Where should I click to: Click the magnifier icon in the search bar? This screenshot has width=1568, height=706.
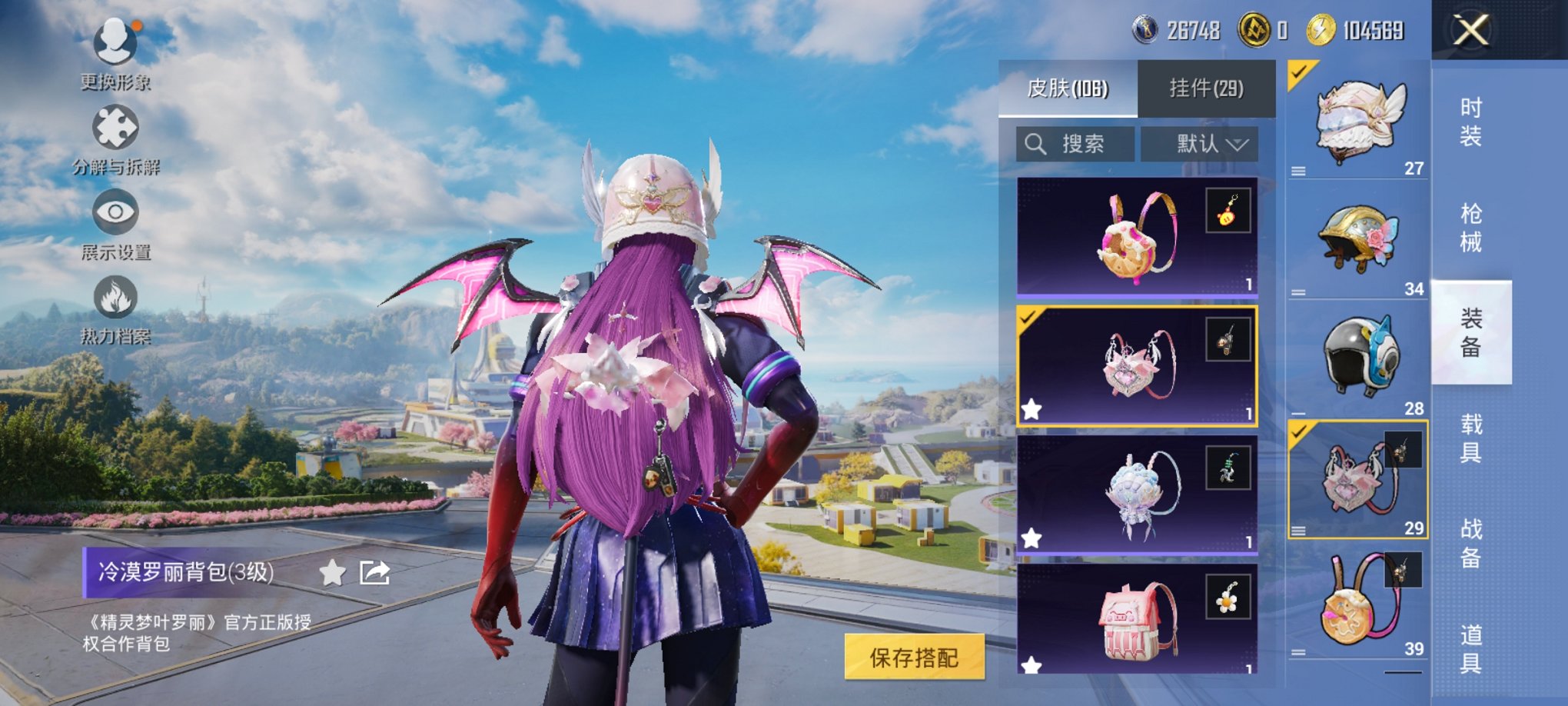tap(1037, 143)
